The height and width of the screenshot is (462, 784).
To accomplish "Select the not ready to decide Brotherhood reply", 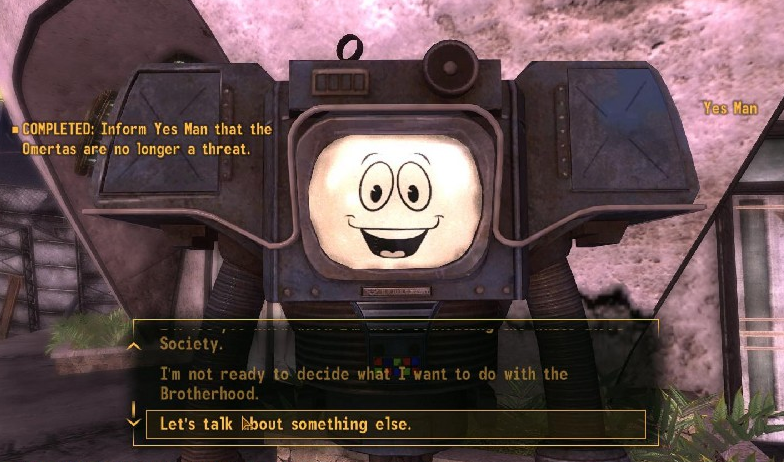I will [x=364, y=383].
